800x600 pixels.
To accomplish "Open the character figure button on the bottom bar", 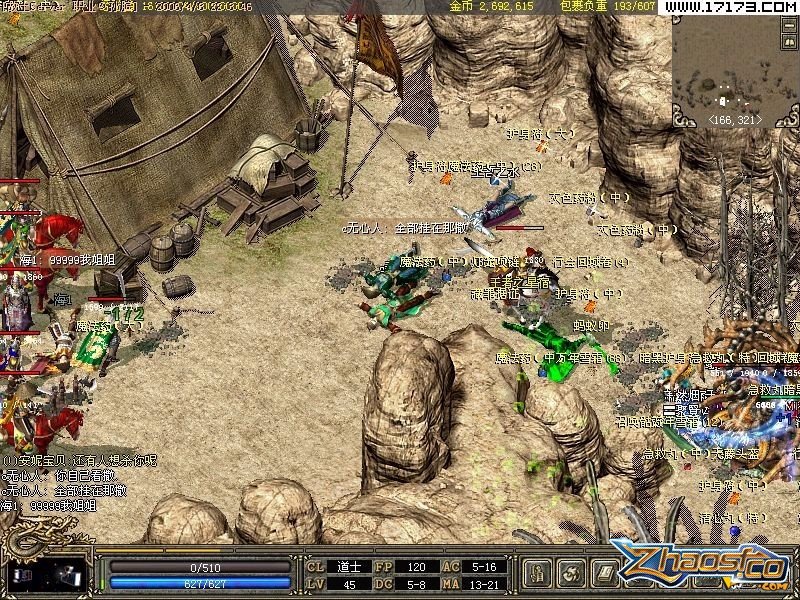I will pos(539,573).
